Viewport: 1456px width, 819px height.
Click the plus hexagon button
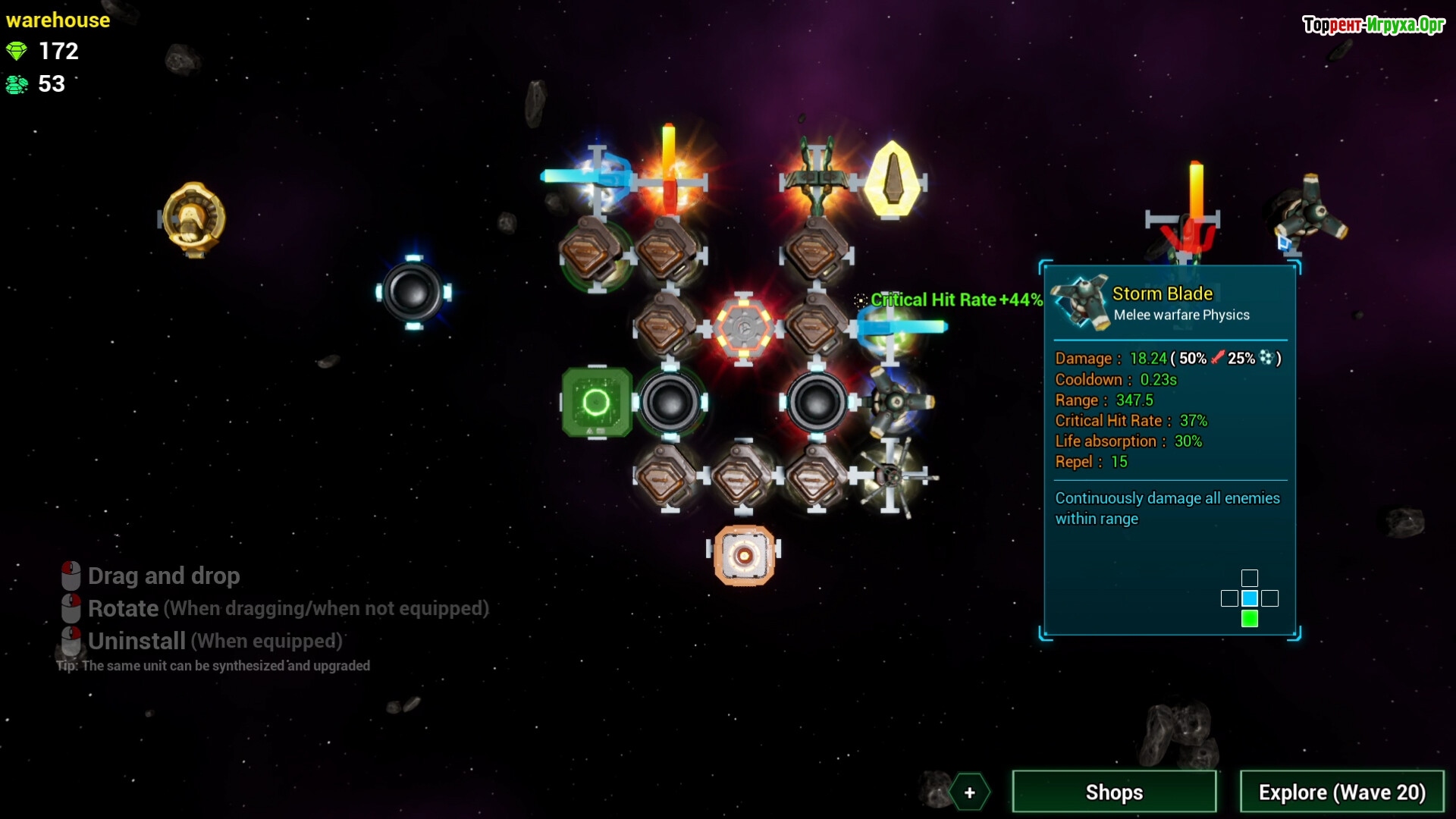tap(969, 792)
